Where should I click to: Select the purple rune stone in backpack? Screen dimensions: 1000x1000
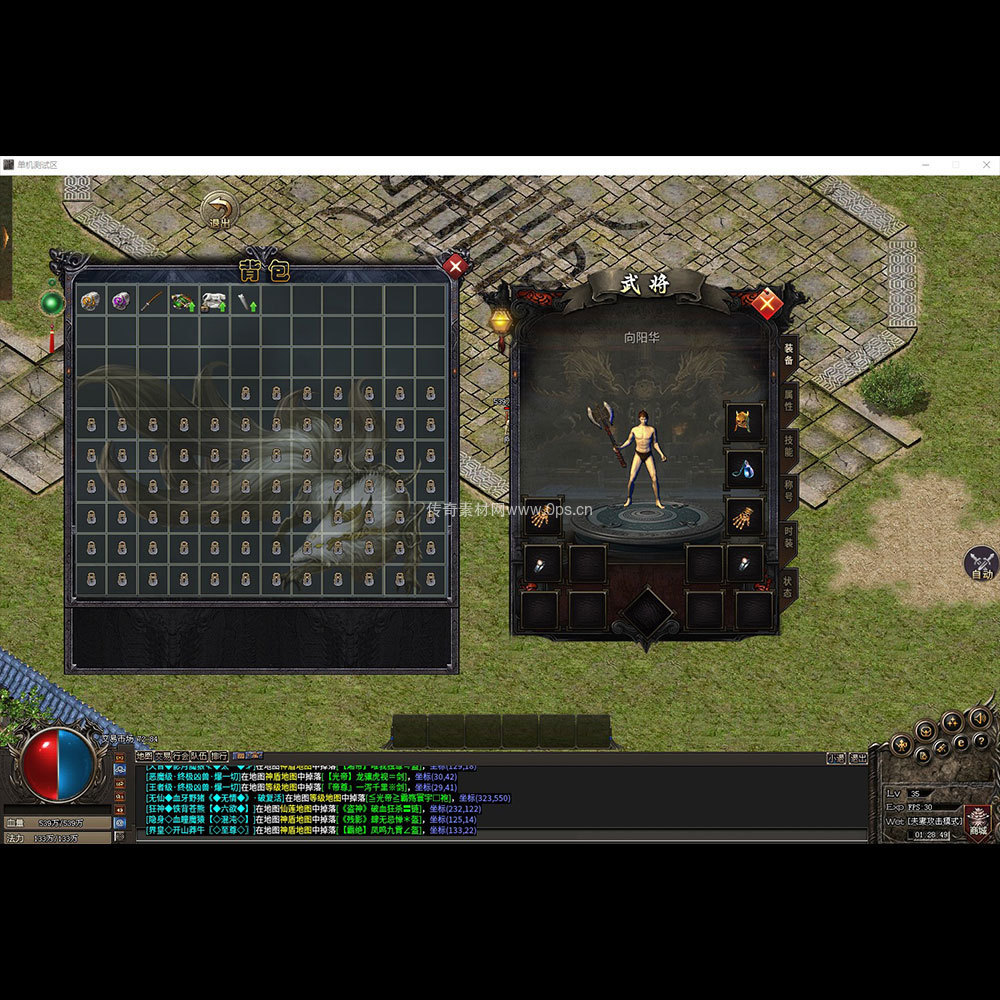click(122, 300)
